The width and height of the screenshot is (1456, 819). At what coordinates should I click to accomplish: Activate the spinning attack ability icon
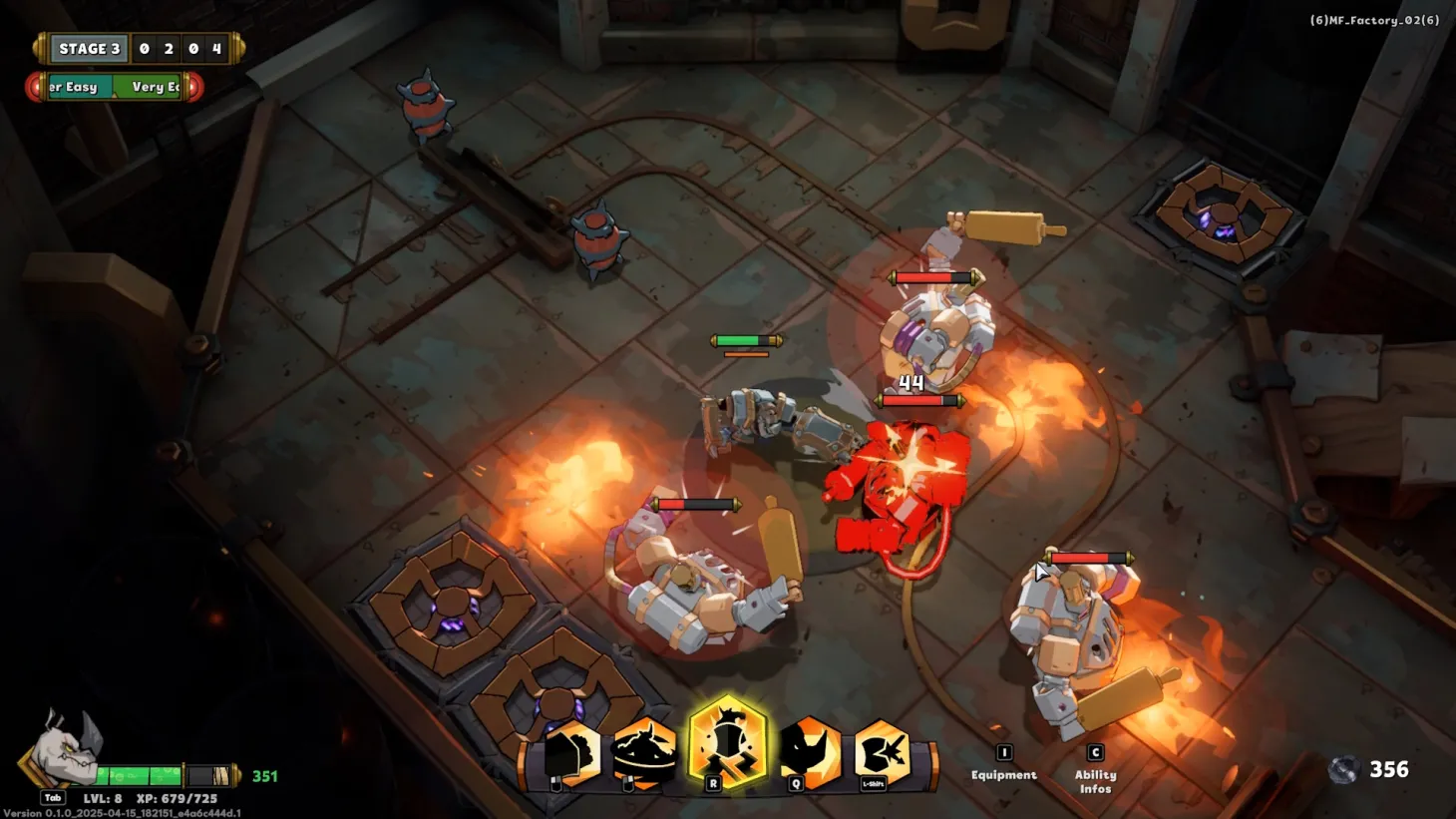(x=643, y=750)
